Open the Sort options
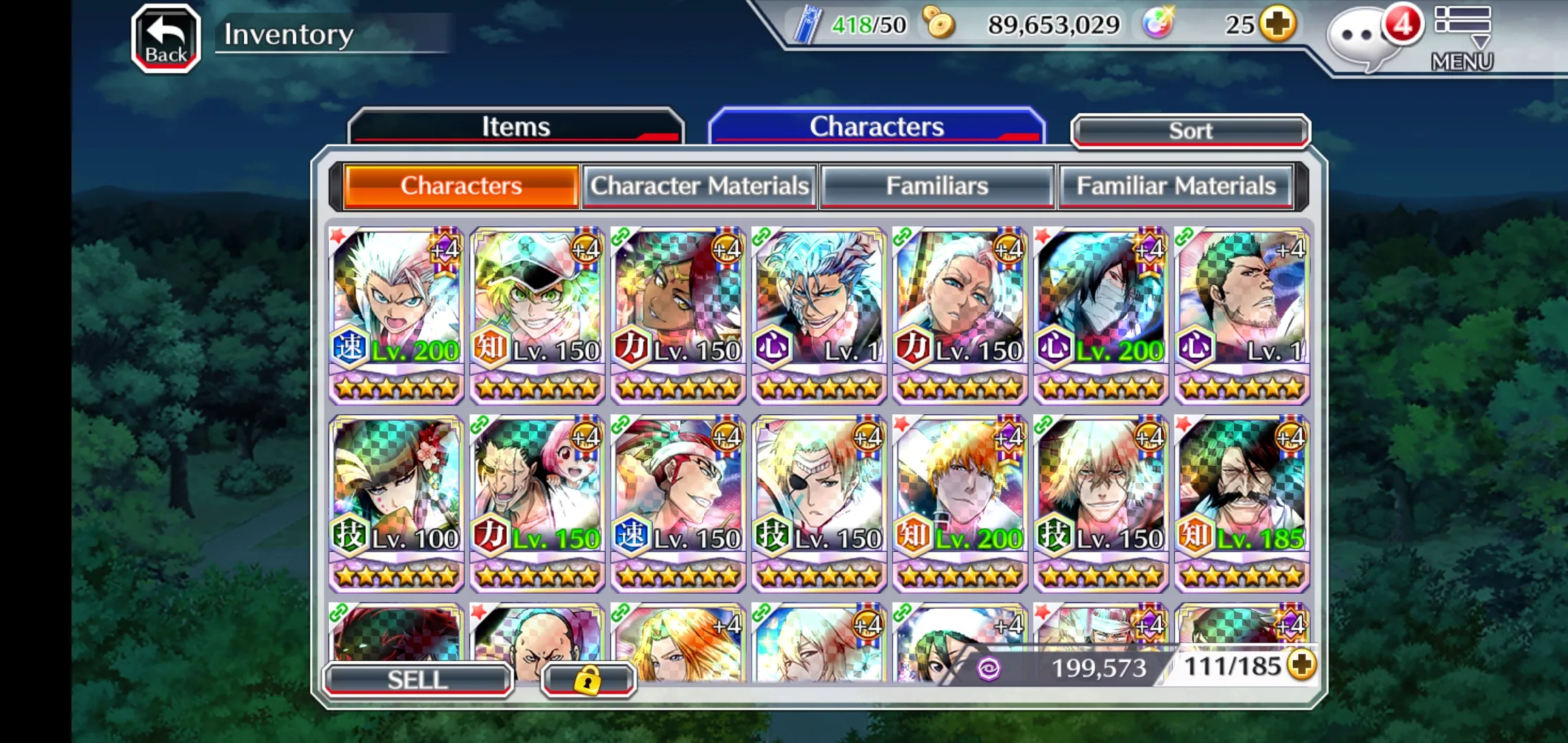The height and width of the screenshot is (743, 1568). pyautogui.click(x=1190, y=131)
